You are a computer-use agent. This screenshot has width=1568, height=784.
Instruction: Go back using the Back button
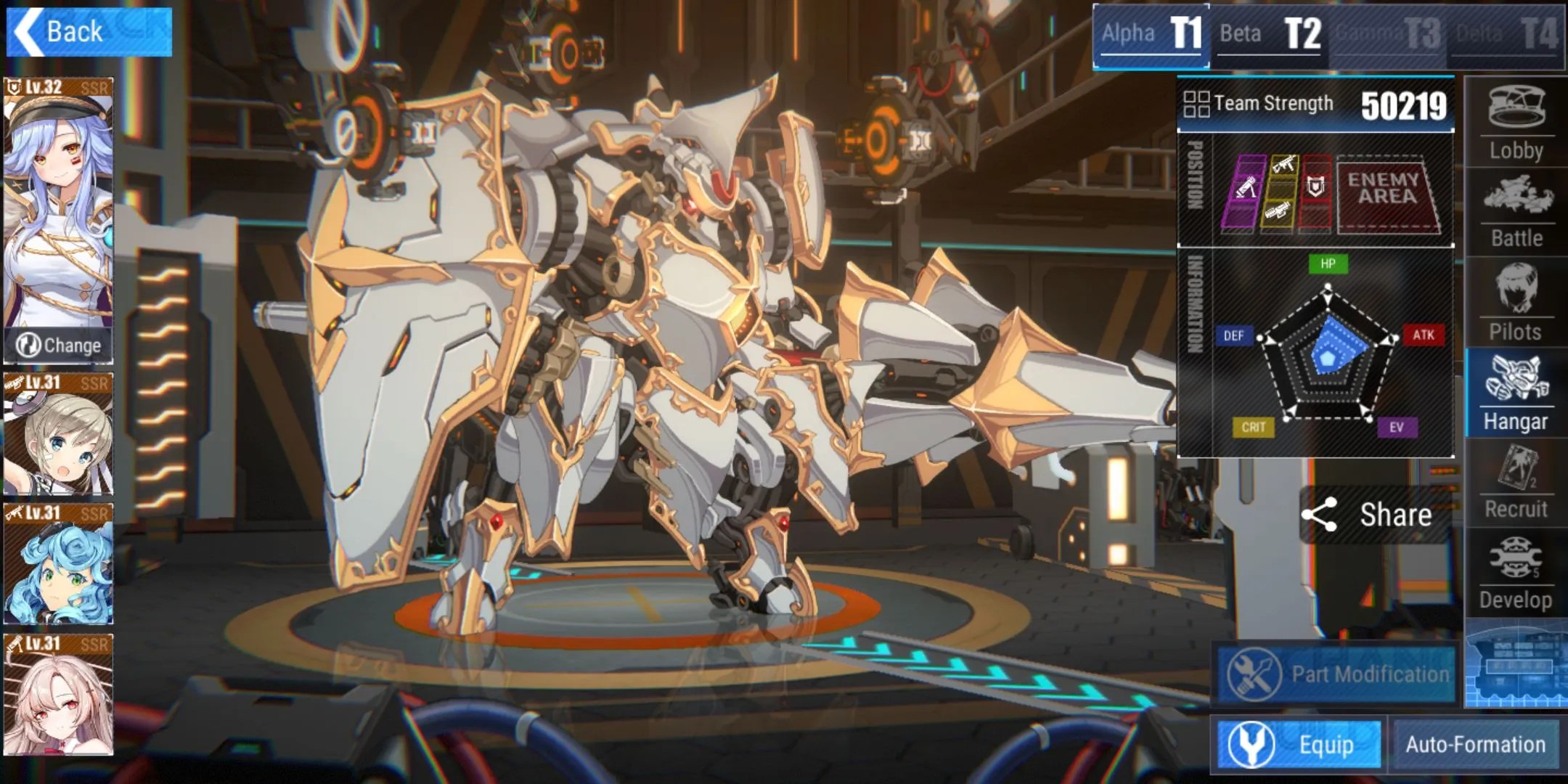[89, 32]
